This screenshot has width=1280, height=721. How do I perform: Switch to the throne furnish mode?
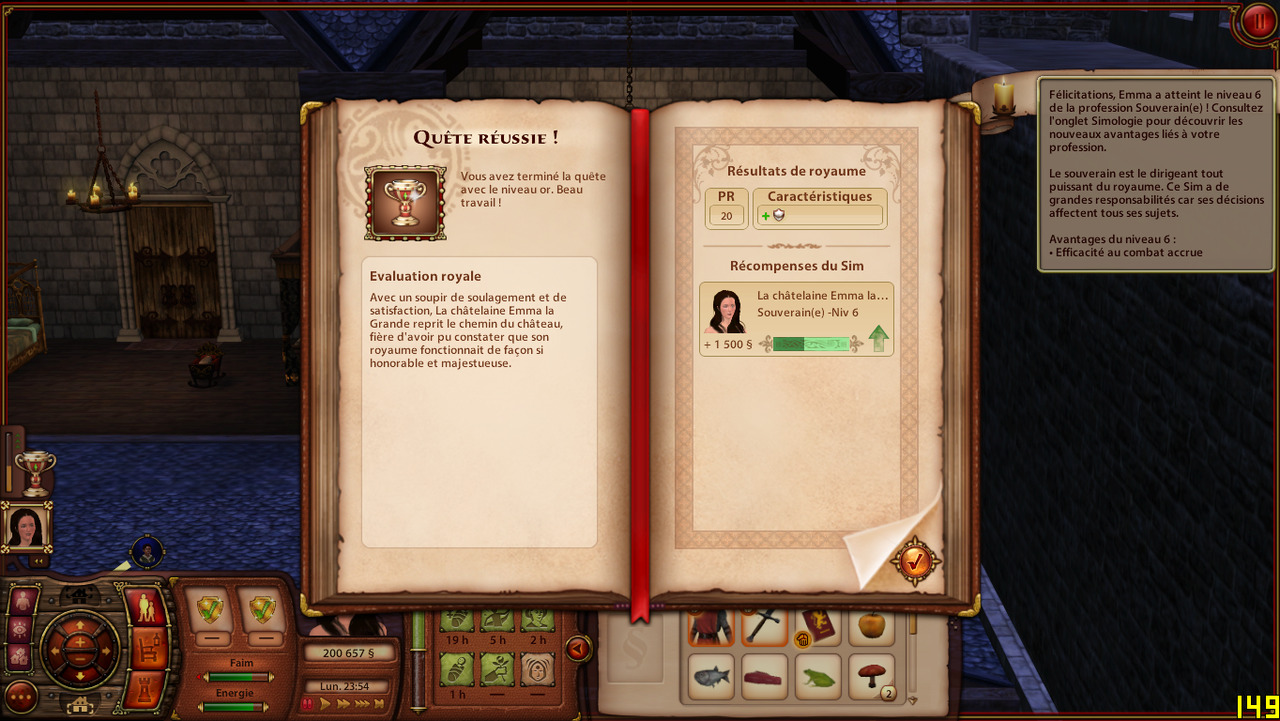pos(148,649)
